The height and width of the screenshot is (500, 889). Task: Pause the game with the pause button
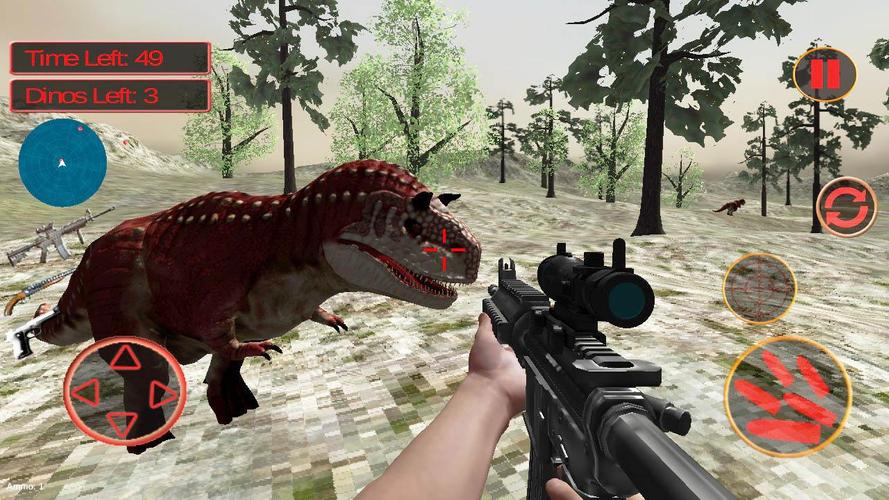click(824, 73)
